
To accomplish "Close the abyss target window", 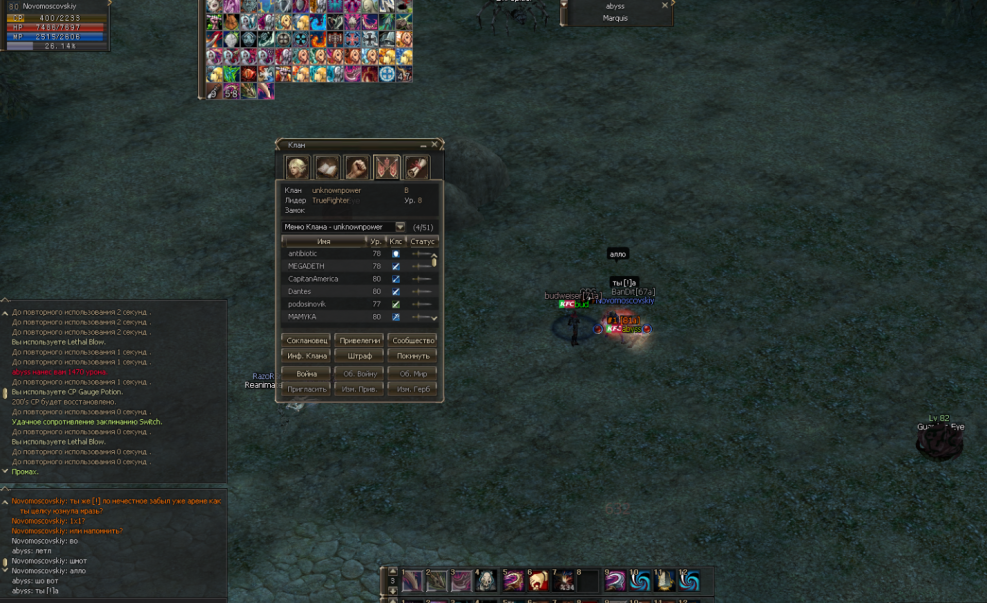I will point(664,6).
